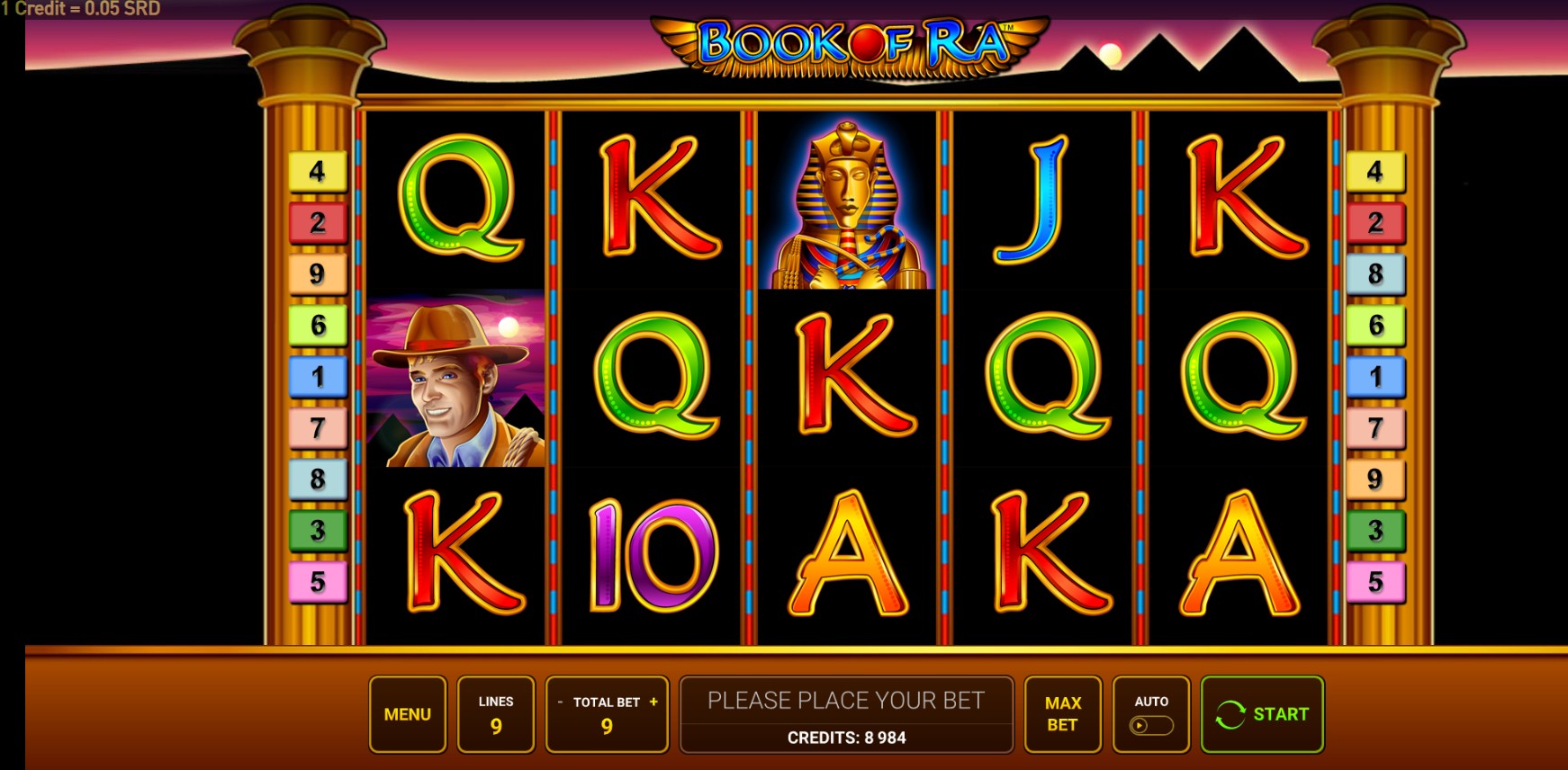This screenshot has width=1568, height=770.
Task: Click the CREDITS display showing 8 984
Action: click(847, 738)
